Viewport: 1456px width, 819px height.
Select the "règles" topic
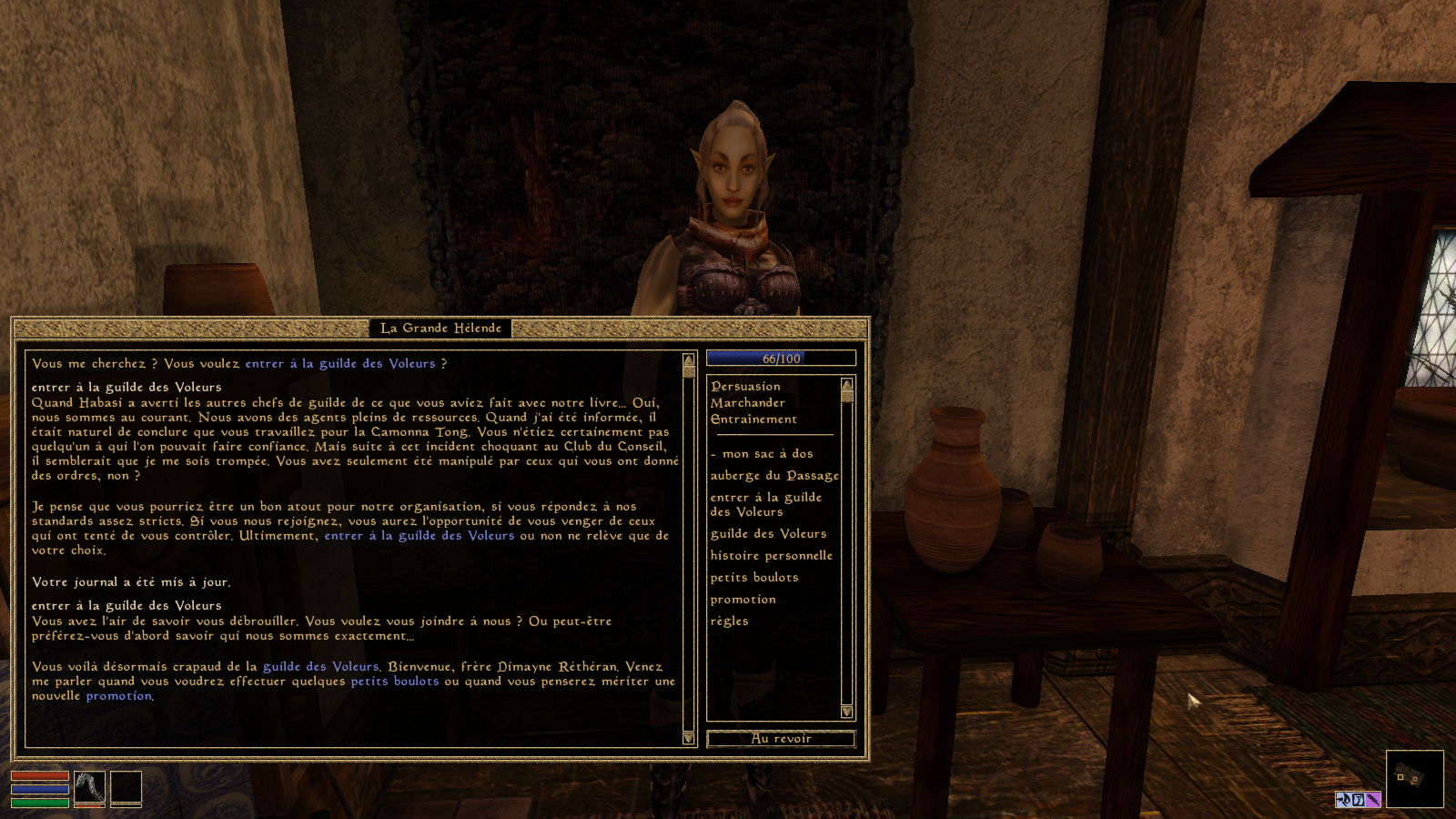(x=729, y=622)
